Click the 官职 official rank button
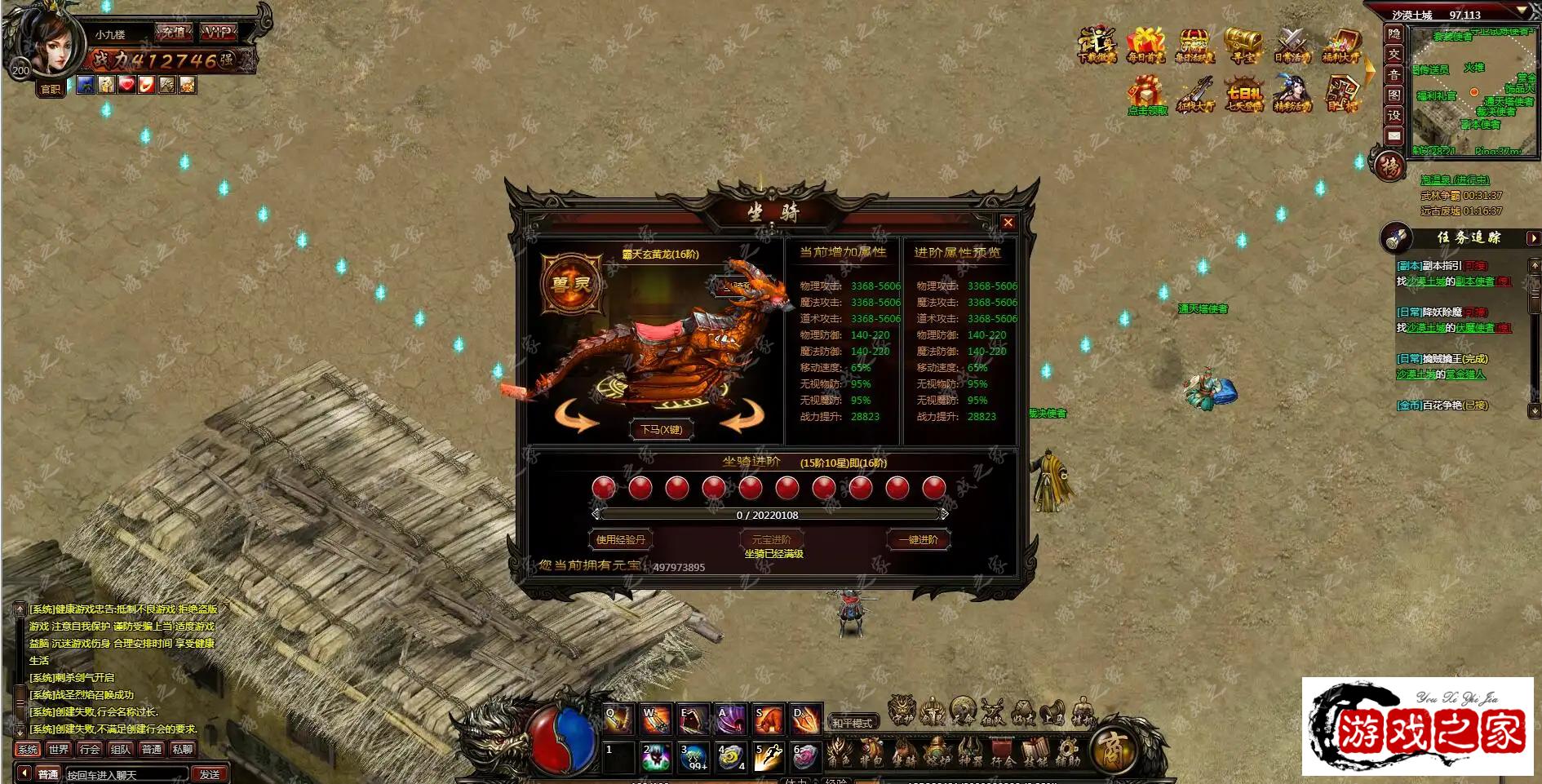 (x=51, y=89)
